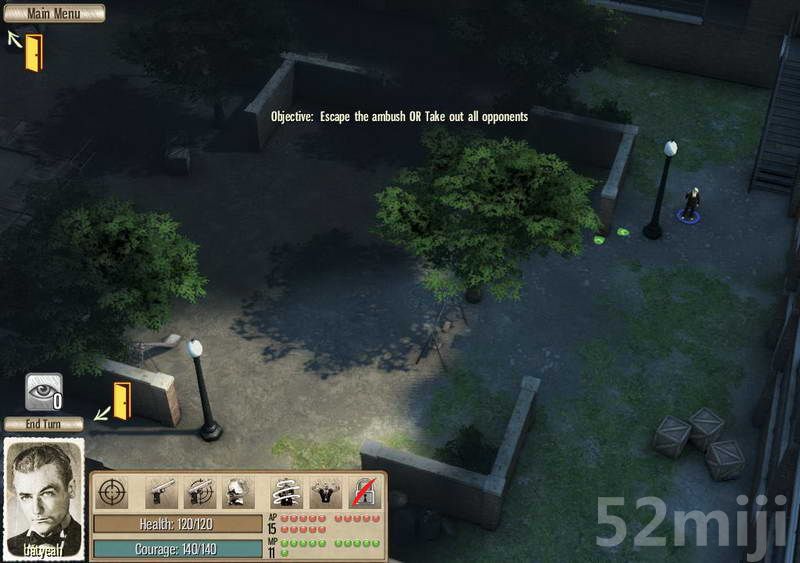
Task: Select the pistol with target action
Action: pos(201,492)
